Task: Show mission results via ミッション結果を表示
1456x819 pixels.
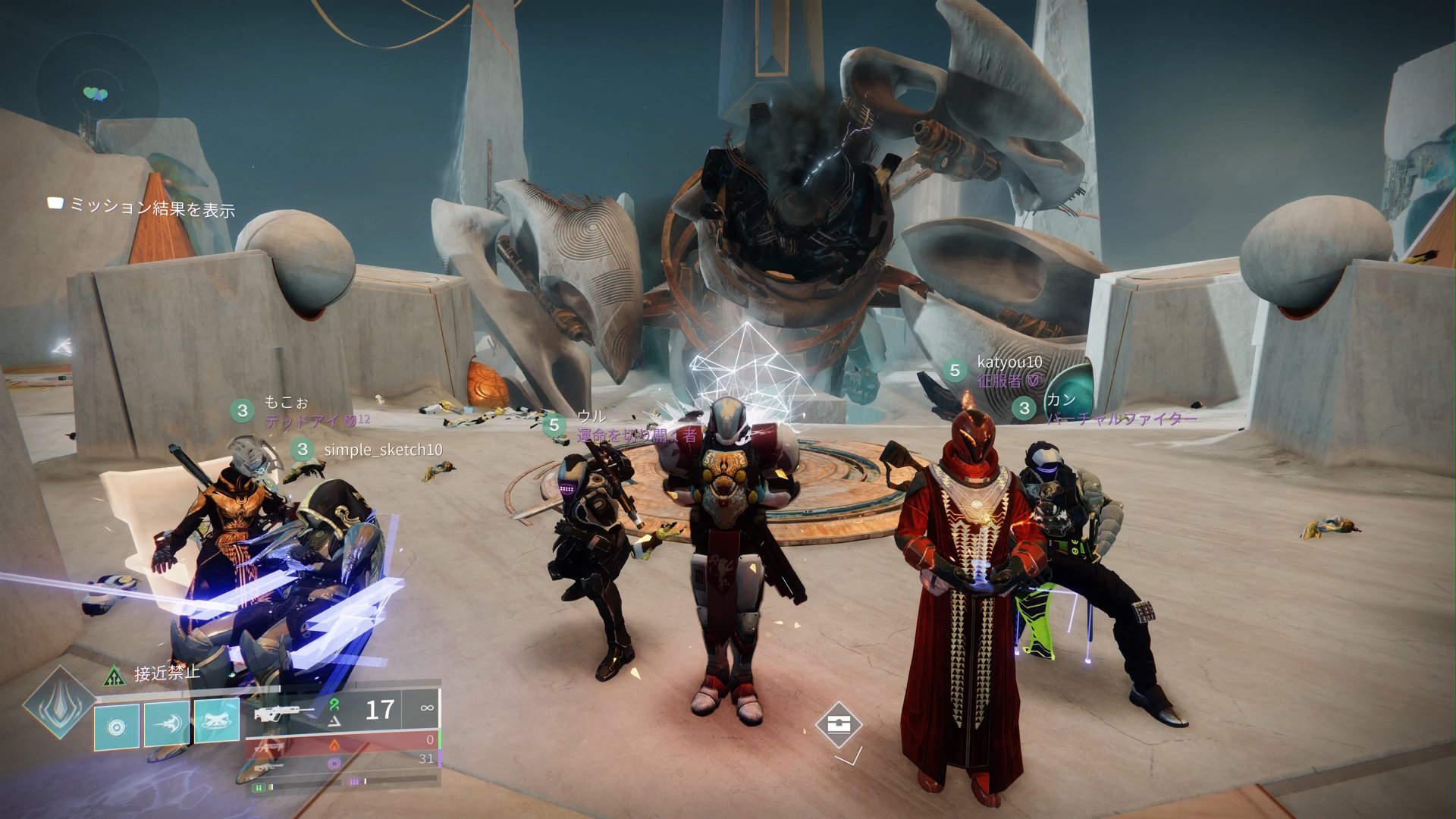Action: point(143,206)
